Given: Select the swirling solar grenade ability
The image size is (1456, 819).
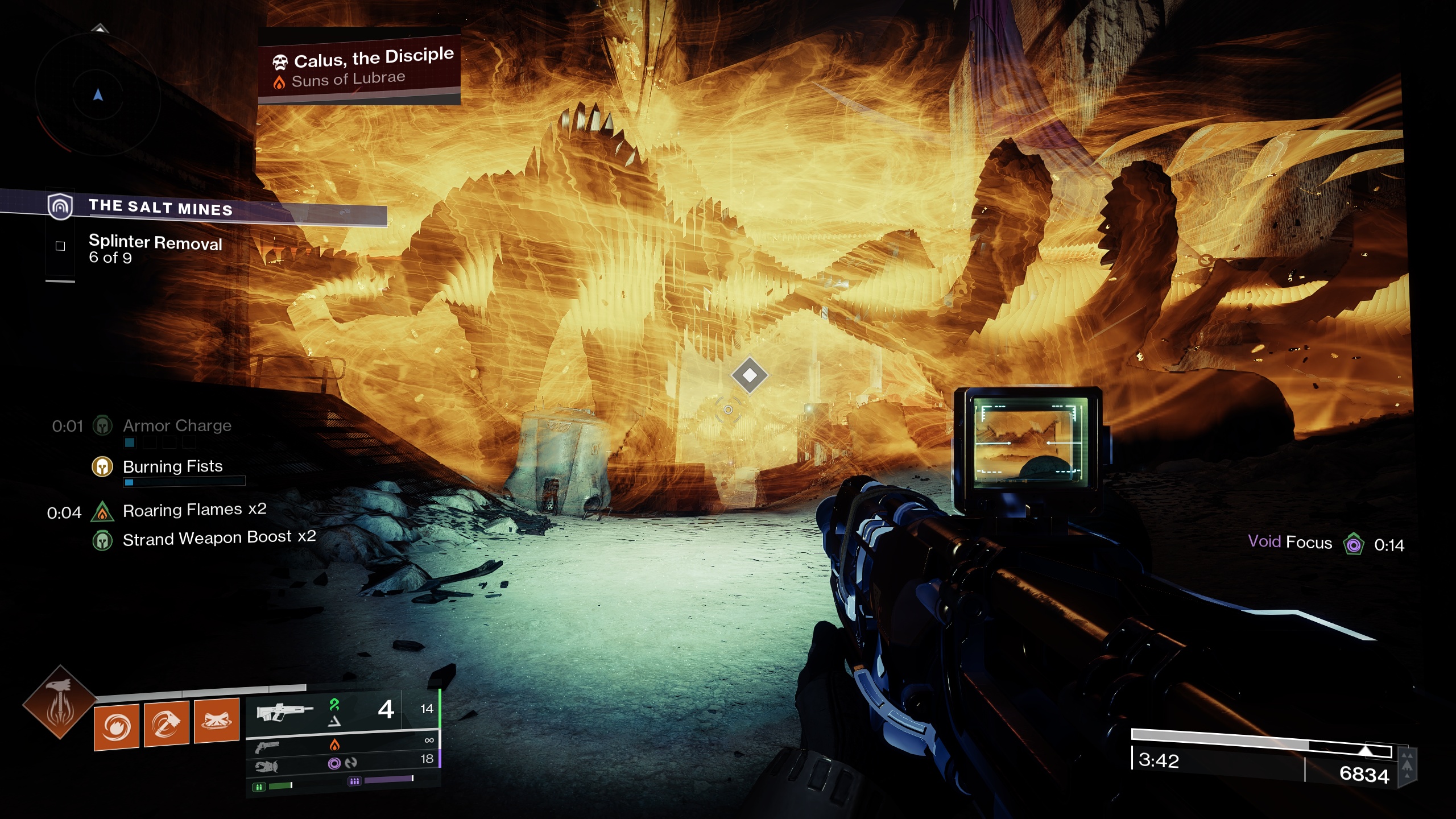Looking at the screenshot, I should [x=117, y=726].
